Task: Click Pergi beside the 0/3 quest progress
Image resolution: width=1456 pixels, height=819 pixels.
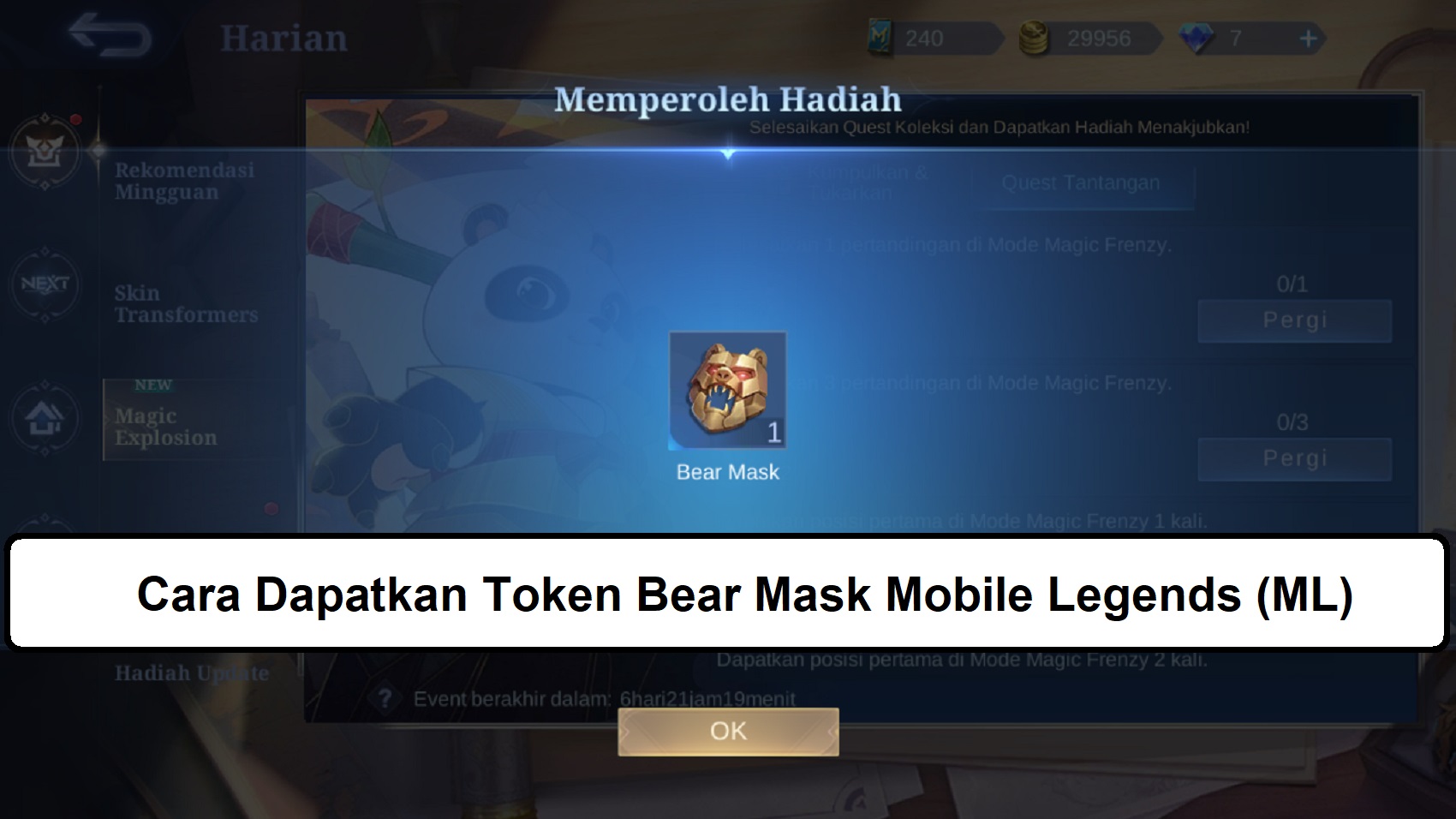Action: click(1293, 457)
